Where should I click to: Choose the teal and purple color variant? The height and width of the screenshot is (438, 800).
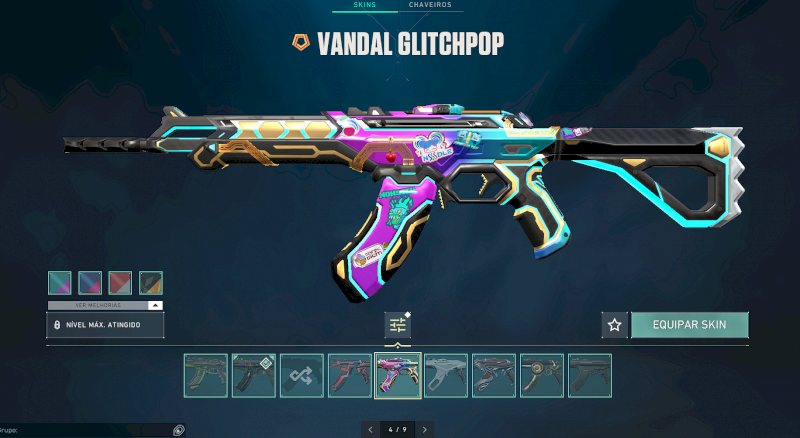(60, 283)
